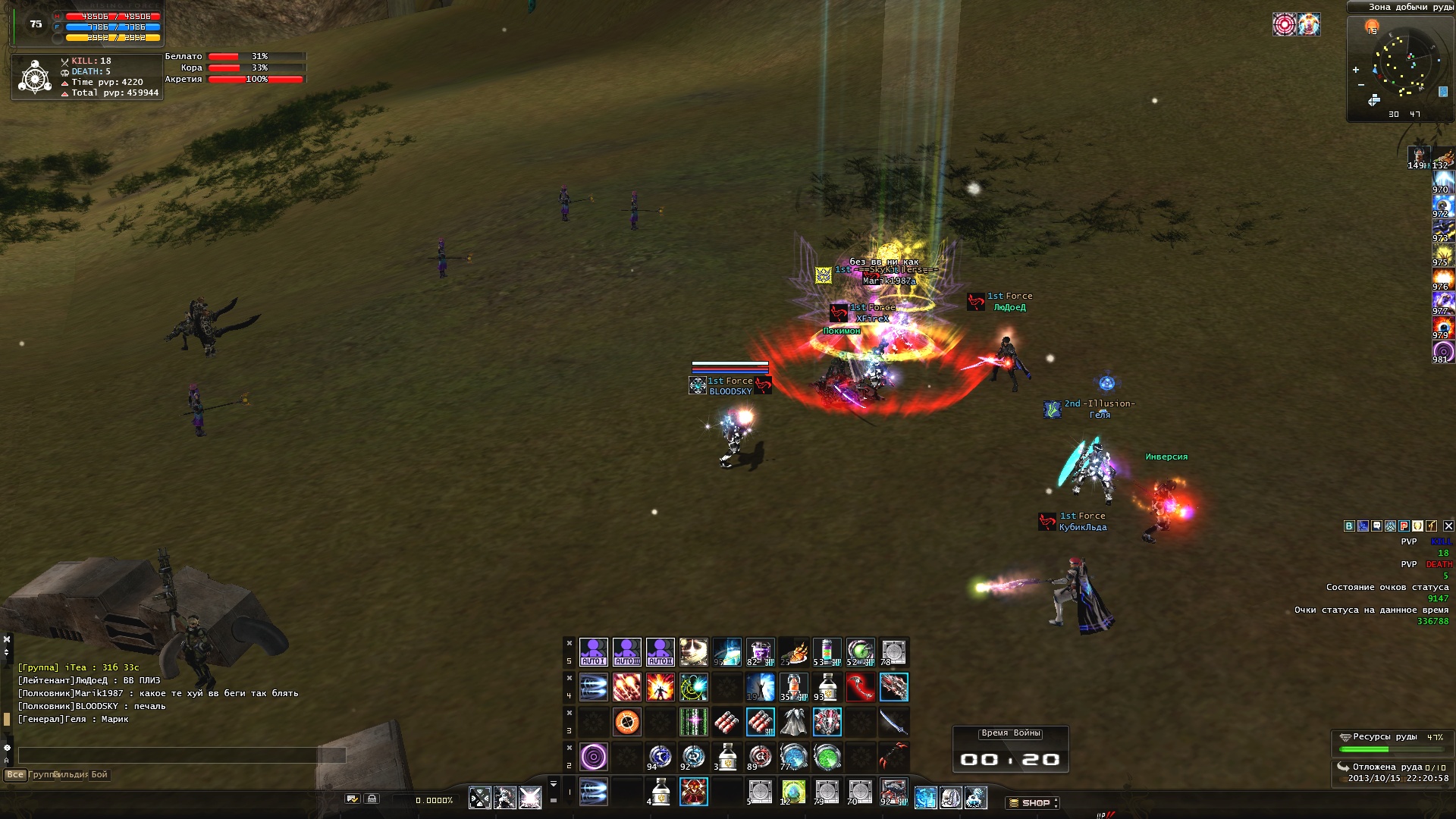Activate the purple concentric rings skill

(593, 757)
